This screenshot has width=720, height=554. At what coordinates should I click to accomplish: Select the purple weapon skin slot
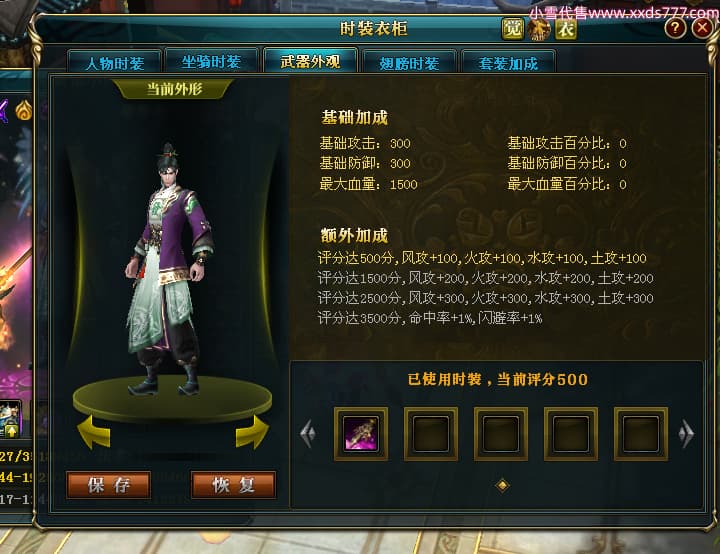pos(360,433)
